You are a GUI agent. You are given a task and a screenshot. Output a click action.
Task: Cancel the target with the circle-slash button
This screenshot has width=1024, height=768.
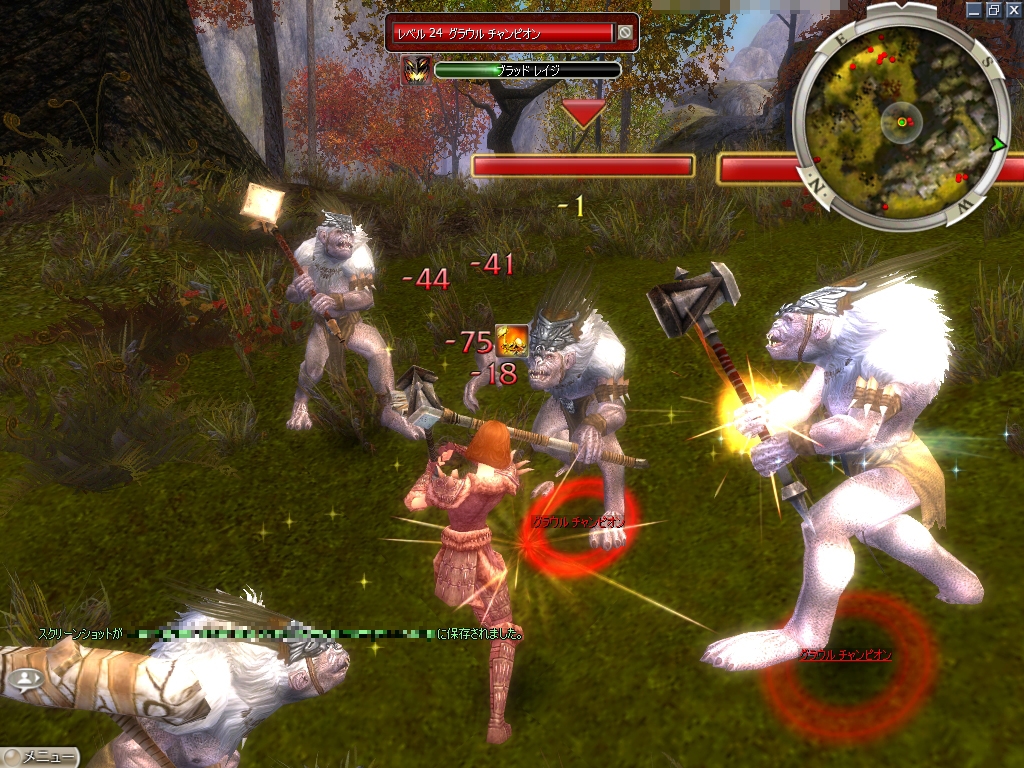point(625,33)
